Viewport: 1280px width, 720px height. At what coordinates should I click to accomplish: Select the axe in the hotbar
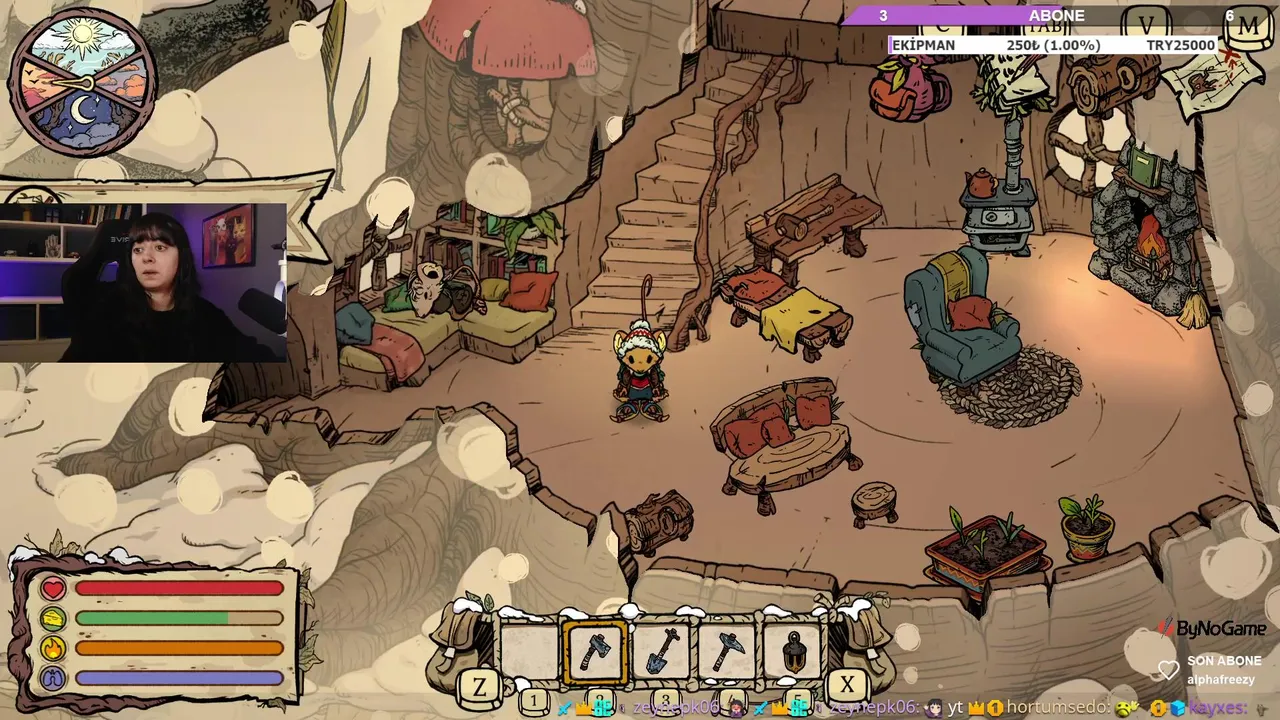tap(597, 653)
